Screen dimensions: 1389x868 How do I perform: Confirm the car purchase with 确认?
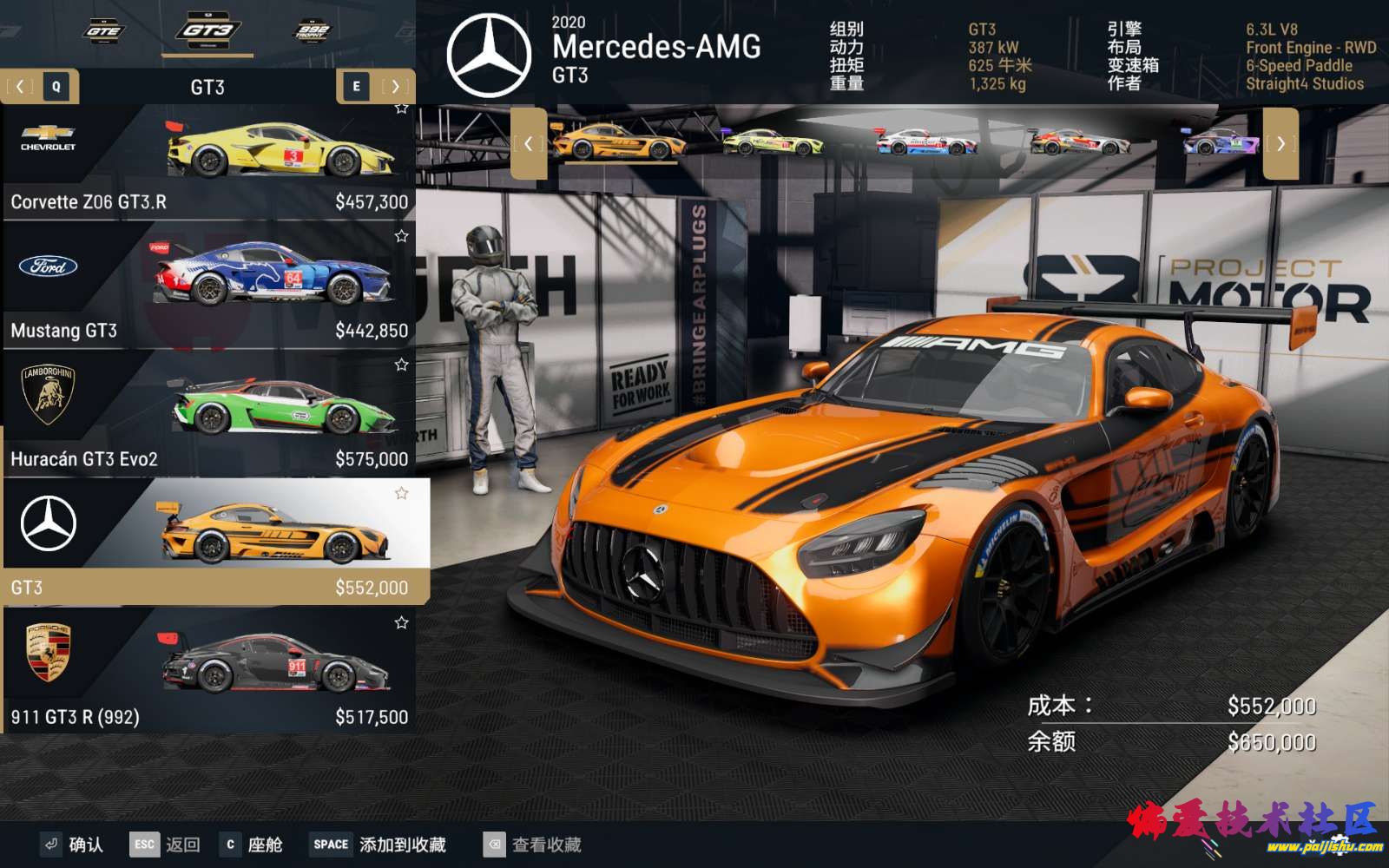click(73, 845)
